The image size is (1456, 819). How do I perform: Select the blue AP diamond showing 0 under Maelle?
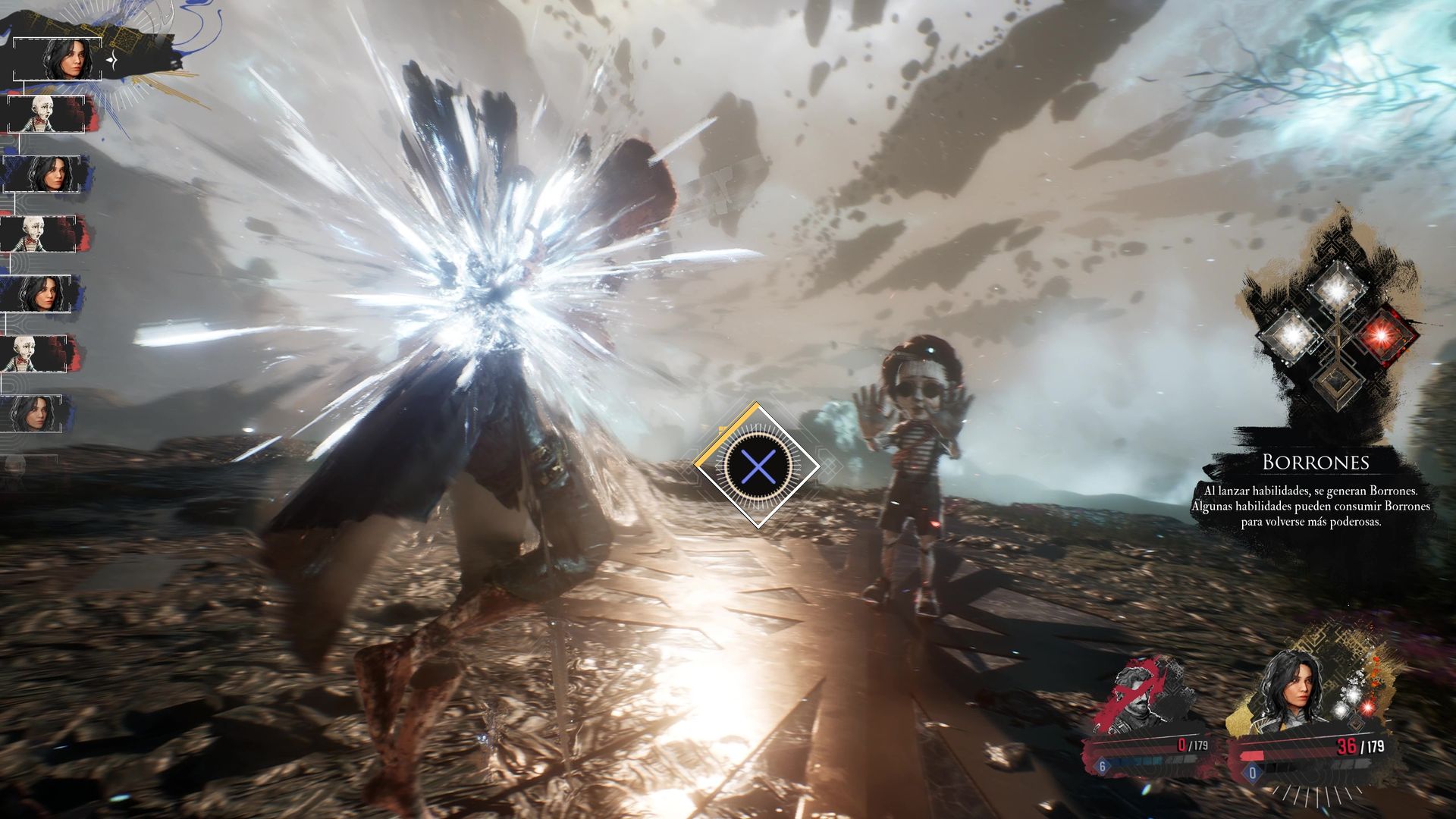[1252, 773]
